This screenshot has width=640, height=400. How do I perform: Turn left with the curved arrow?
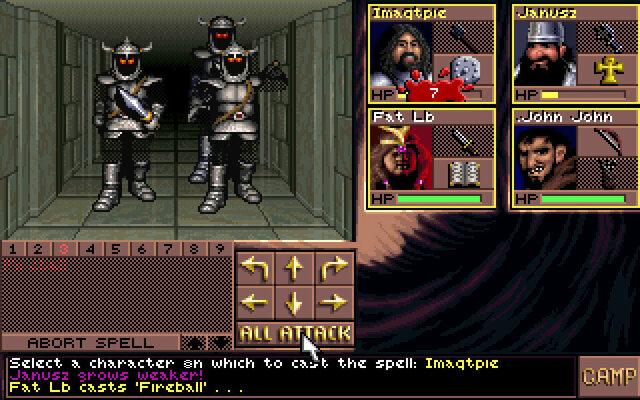point(257,267)
